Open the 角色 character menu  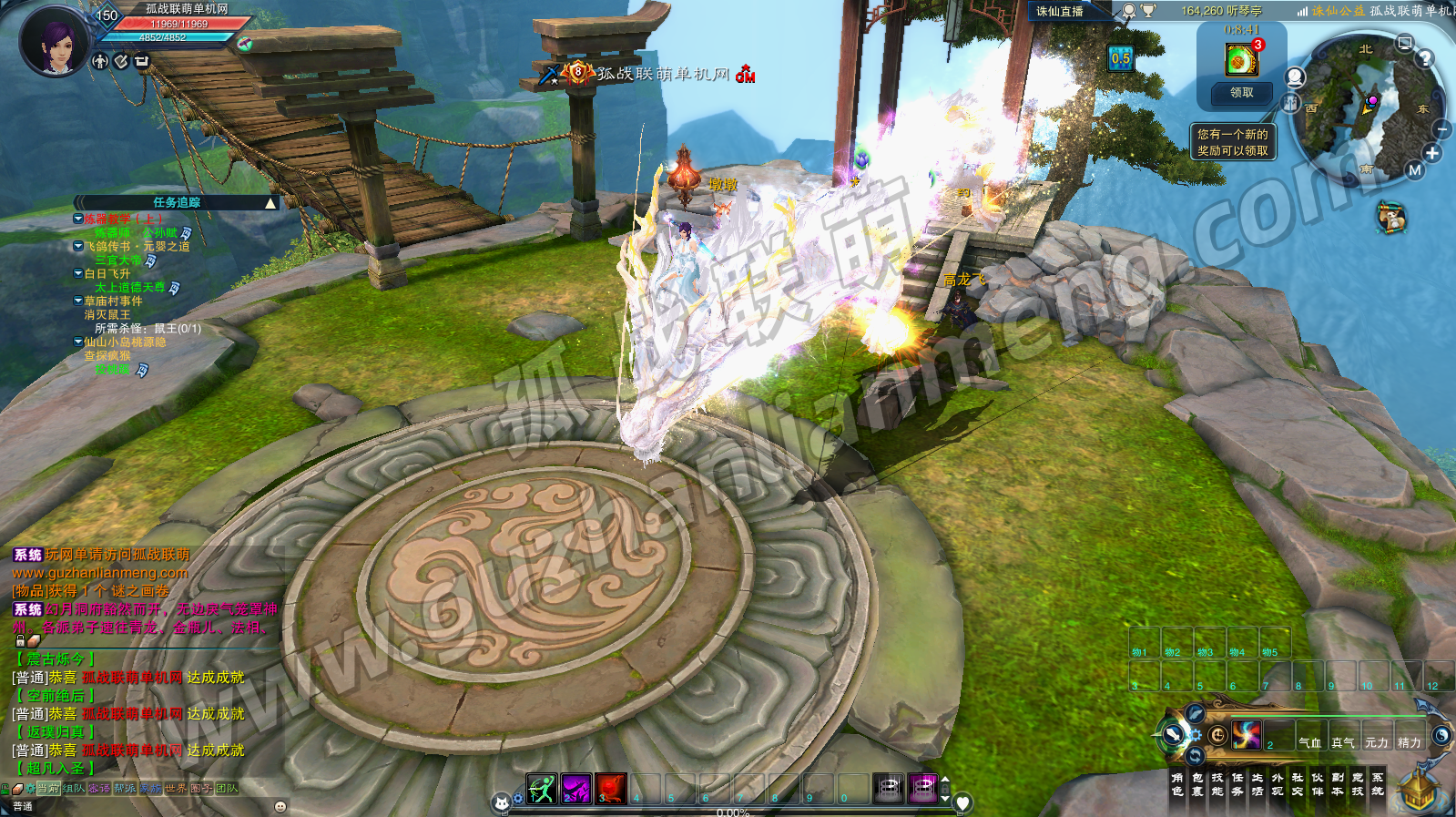1177,784
